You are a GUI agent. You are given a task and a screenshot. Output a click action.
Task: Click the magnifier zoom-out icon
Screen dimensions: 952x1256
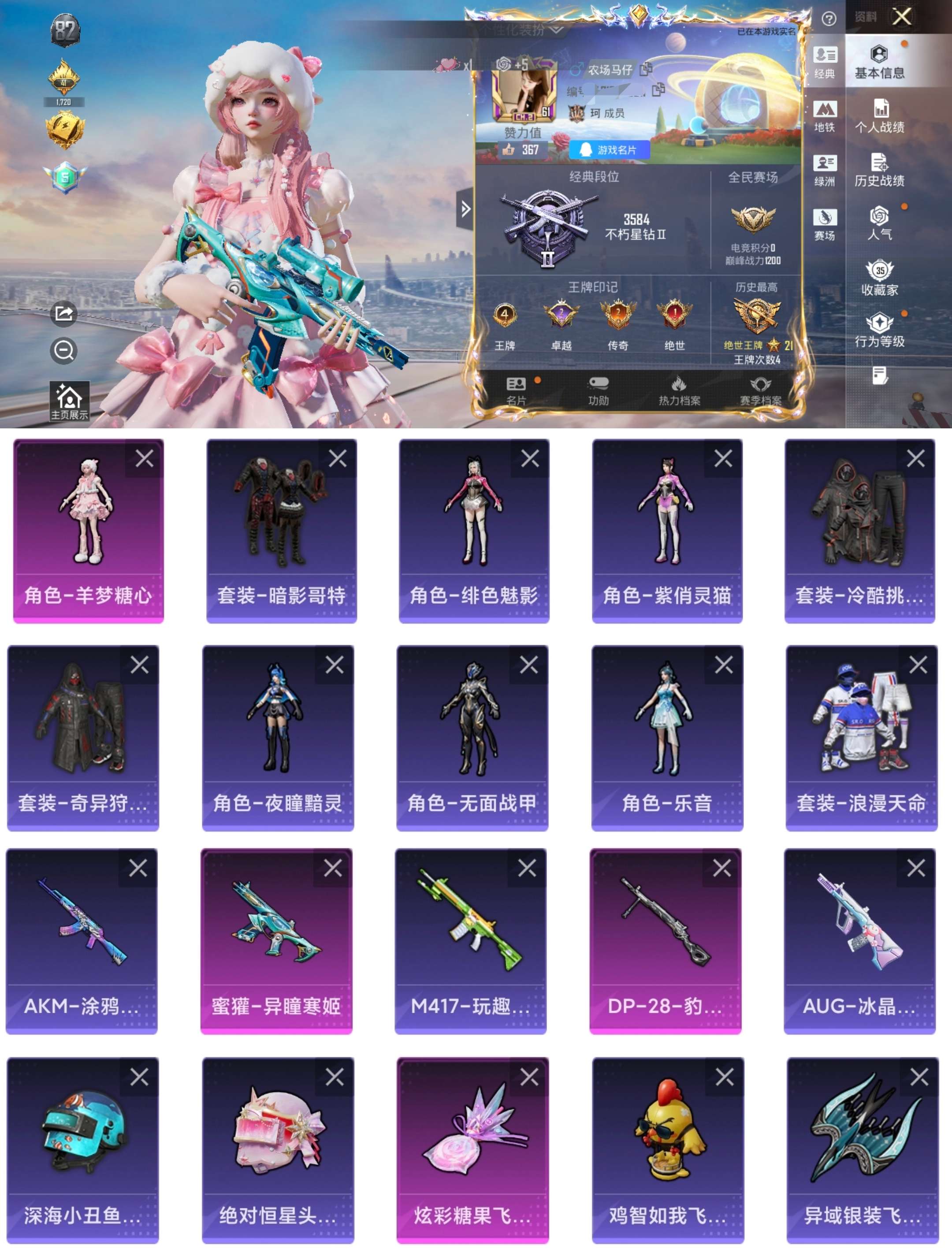[x=64, y=350]
